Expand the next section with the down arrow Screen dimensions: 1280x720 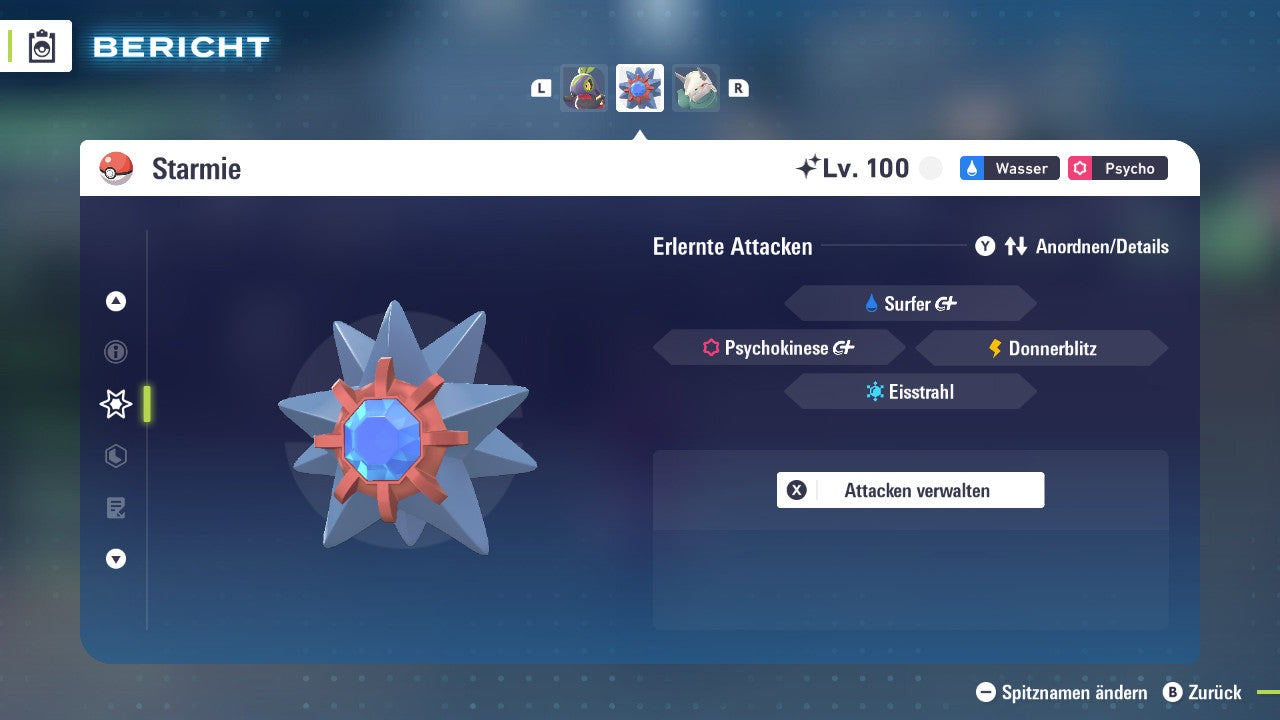pos(116,559)
